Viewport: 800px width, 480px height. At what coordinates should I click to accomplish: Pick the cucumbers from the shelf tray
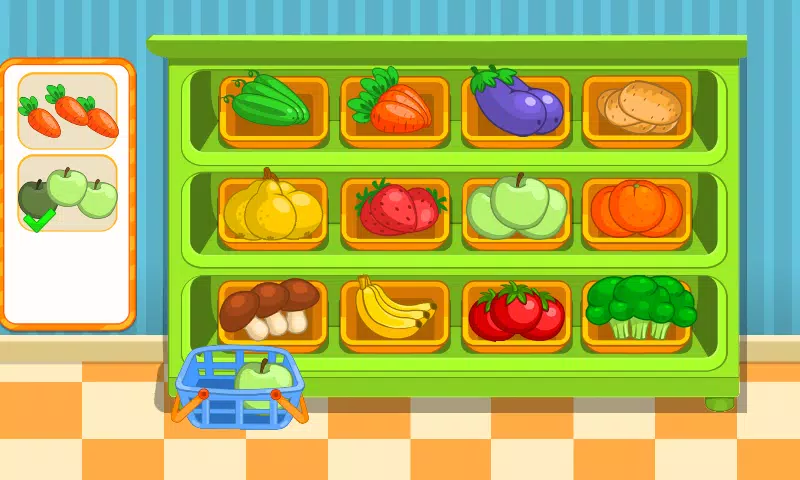[273, 104]
